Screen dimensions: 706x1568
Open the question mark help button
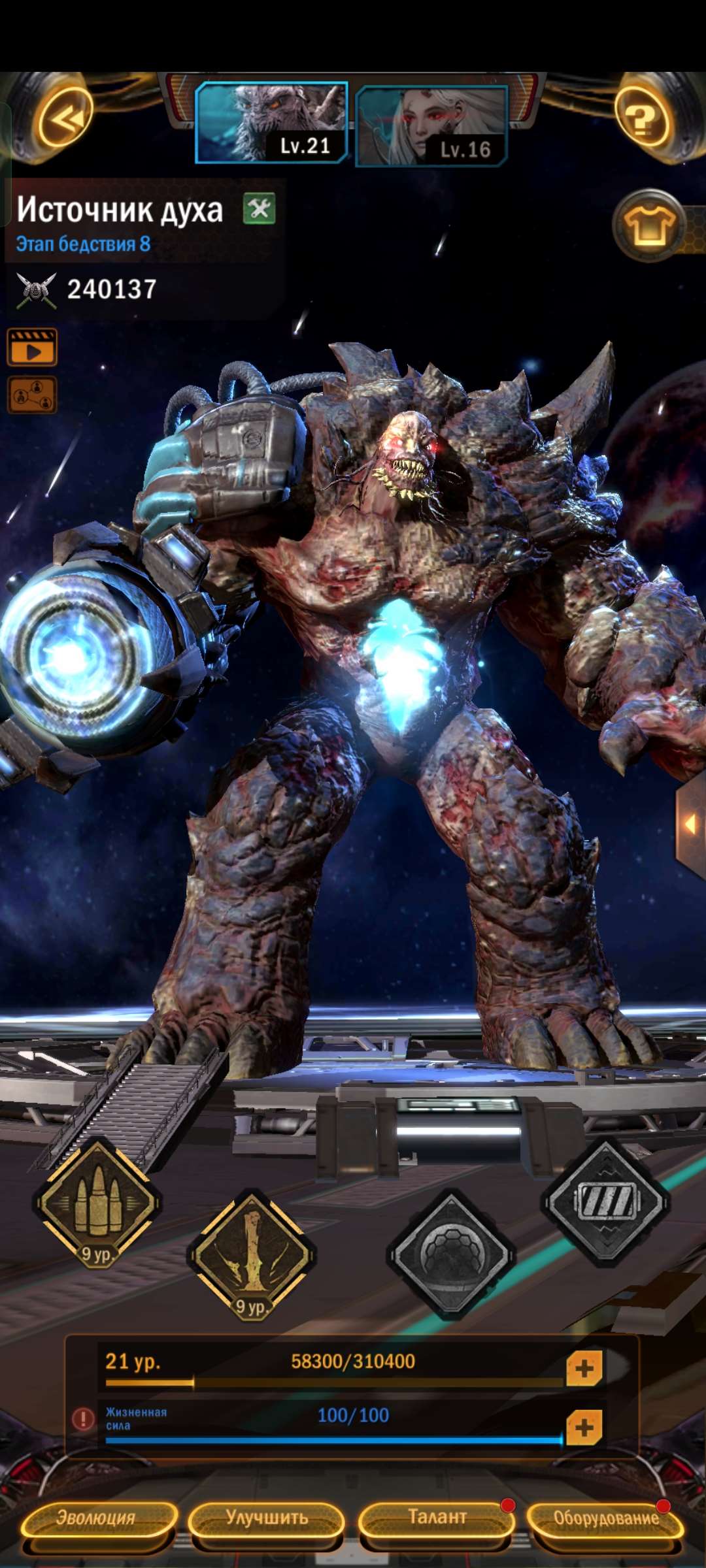tap(642, 121)
